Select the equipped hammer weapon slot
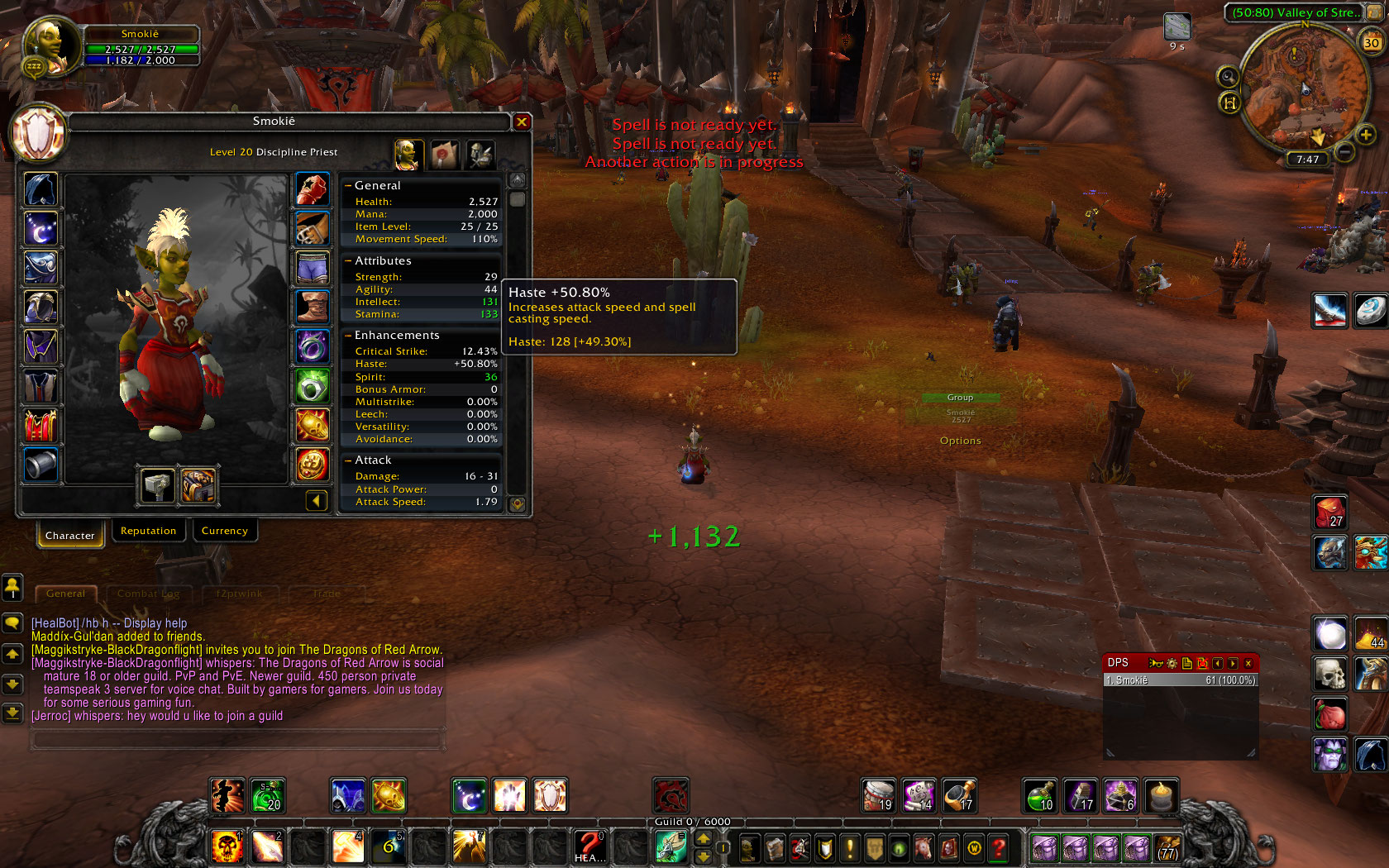This screenshot has height=868, width=1389. click(x=157, y=485)
